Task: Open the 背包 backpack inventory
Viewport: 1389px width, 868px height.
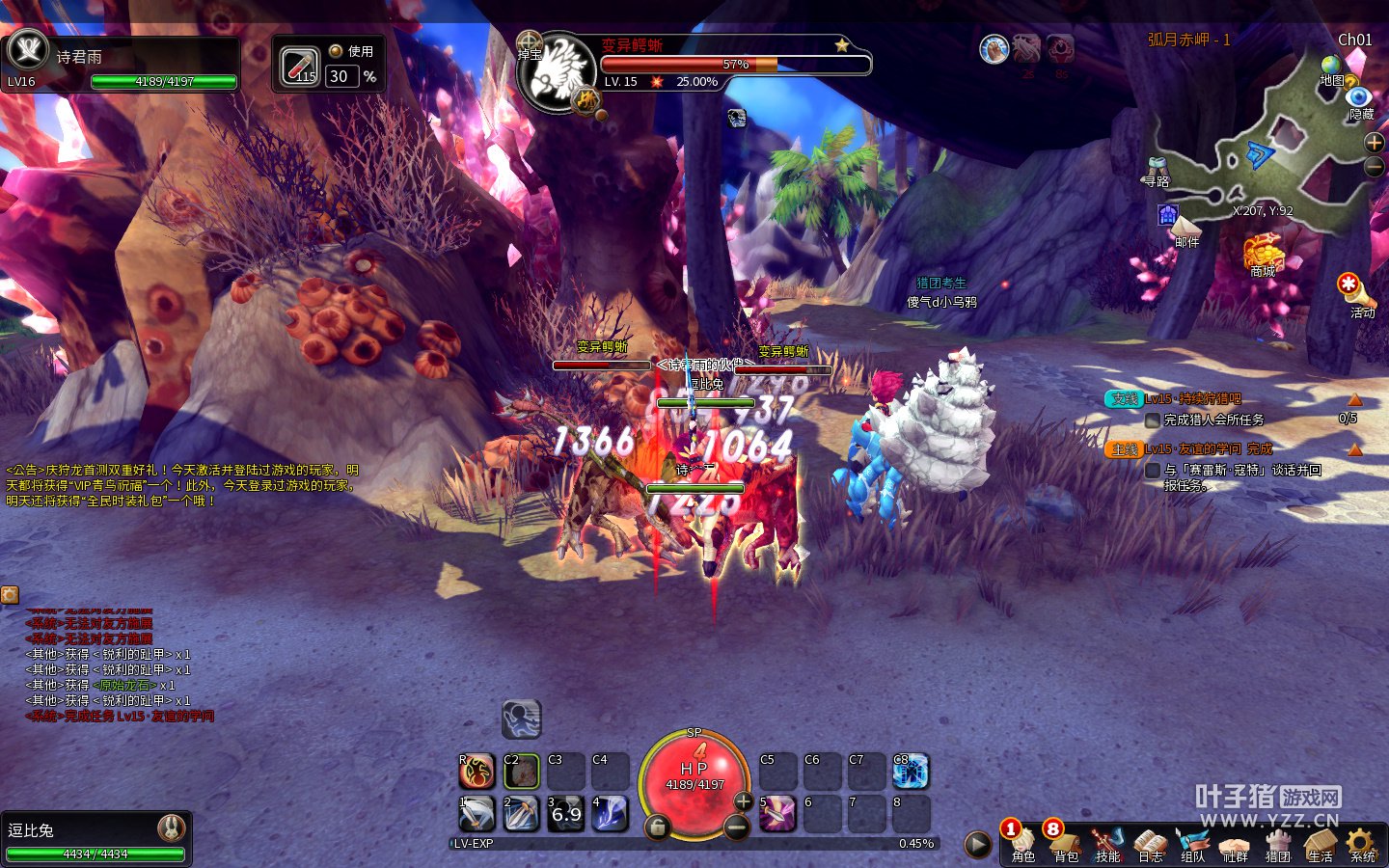Action: pyautogui.click(x=1066, y=843)
